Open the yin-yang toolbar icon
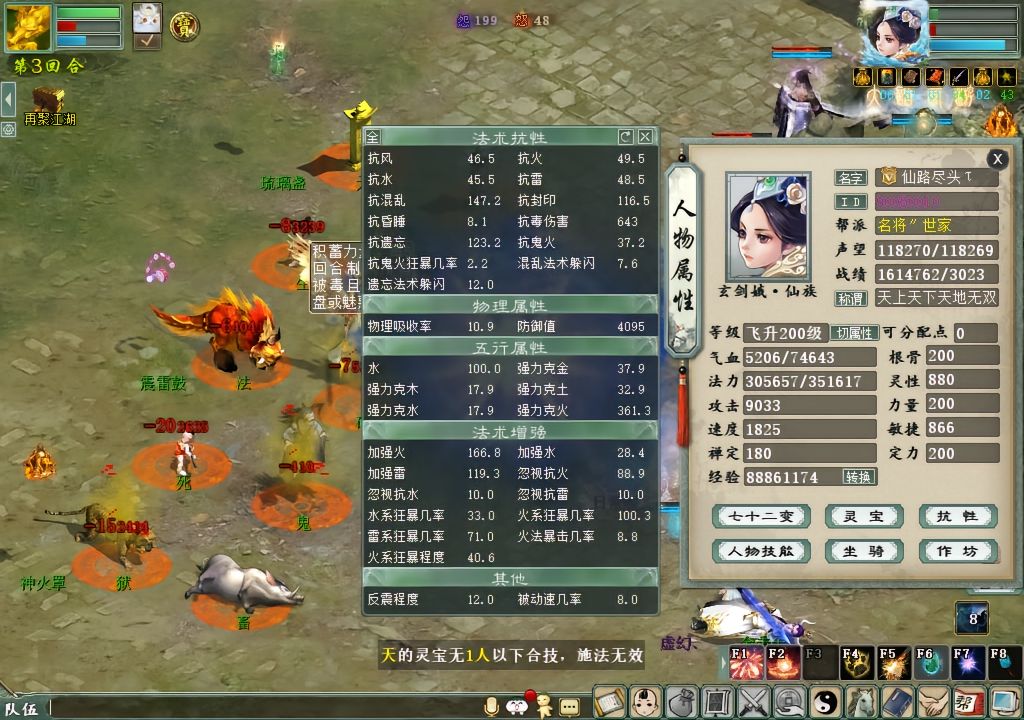Image resolution: width=1024 pixels, height=720 pixels. coord(827,701)
